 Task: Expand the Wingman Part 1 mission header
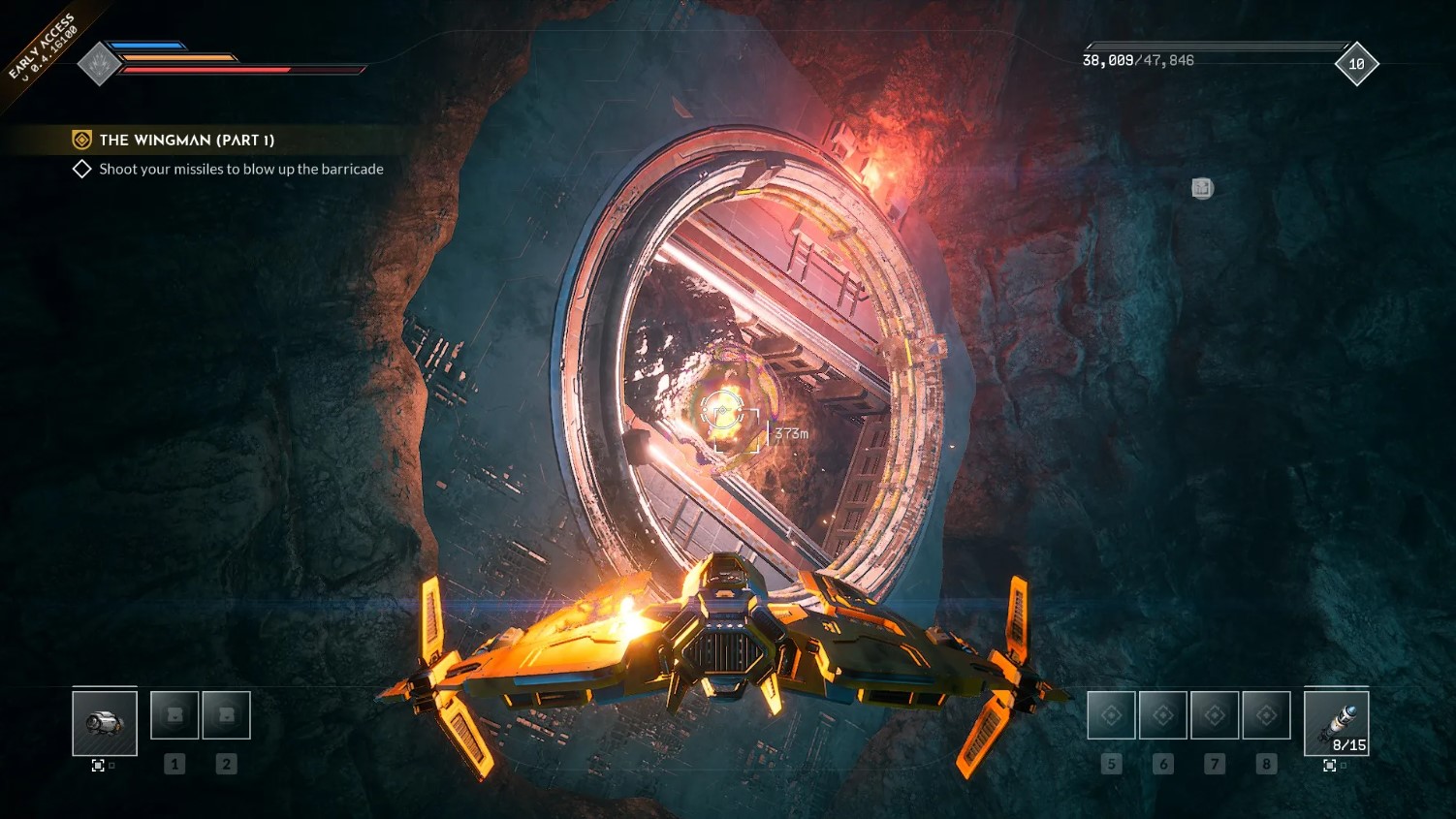coord(186,140)
